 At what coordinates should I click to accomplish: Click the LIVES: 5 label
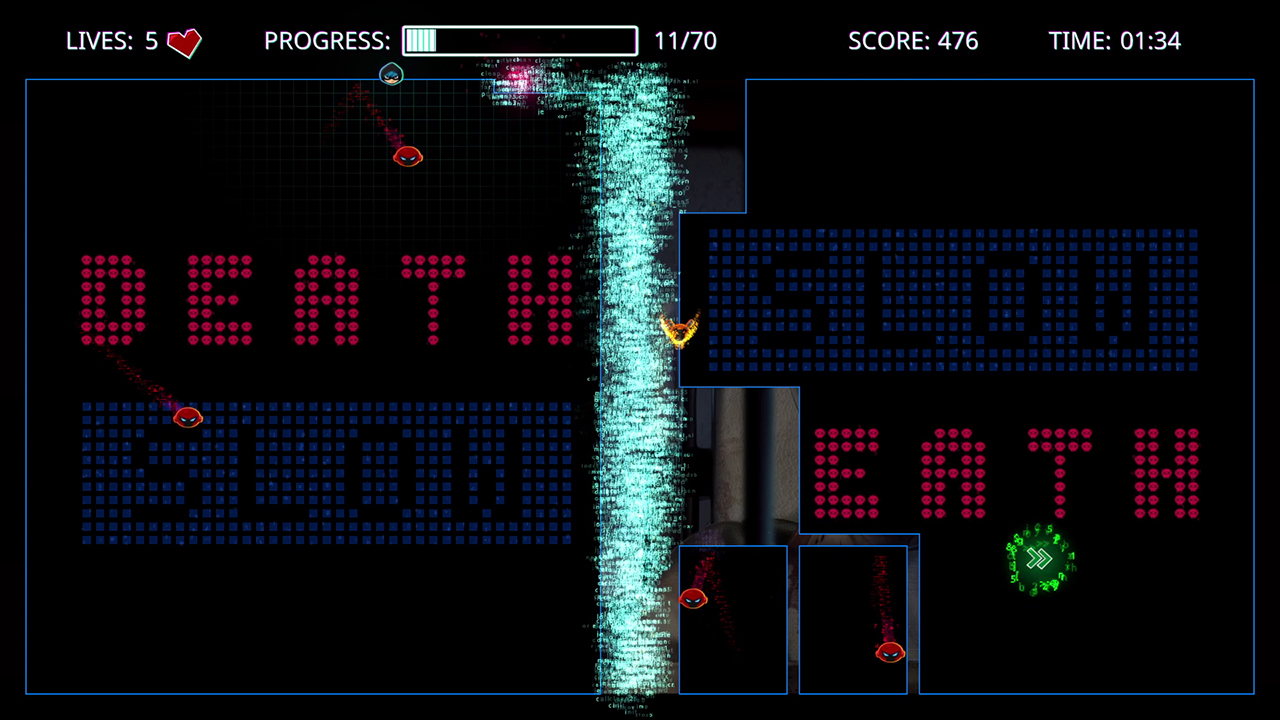pos(110,42)
